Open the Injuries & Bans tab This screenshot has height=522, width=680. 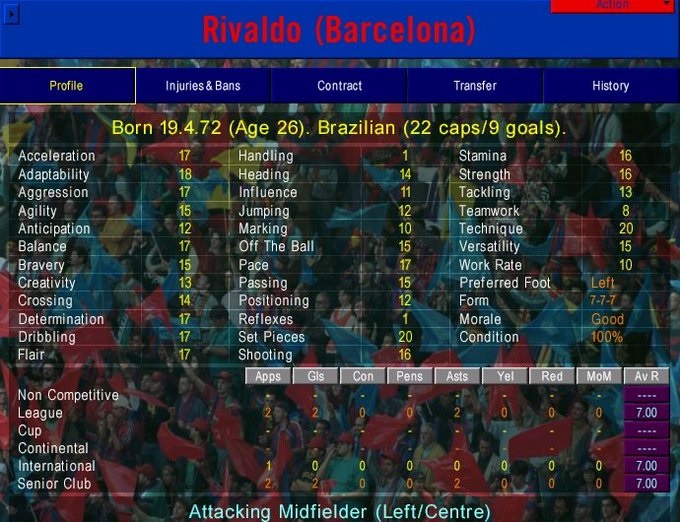203,86
